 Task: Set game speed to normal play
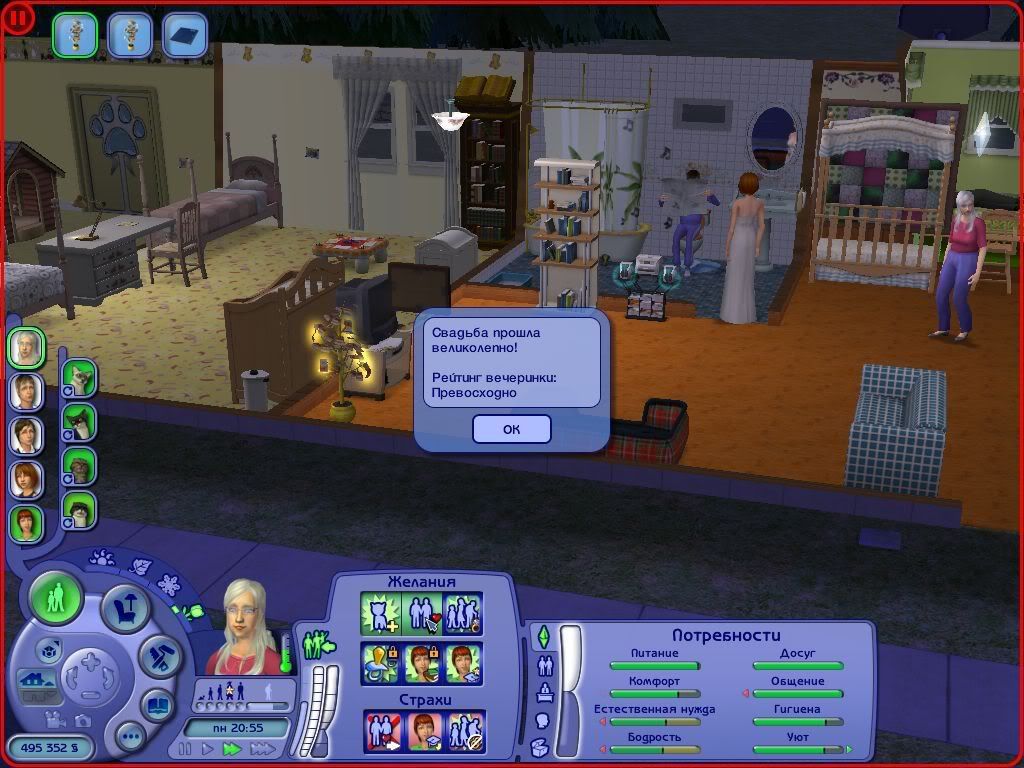(x=207, y=748)
